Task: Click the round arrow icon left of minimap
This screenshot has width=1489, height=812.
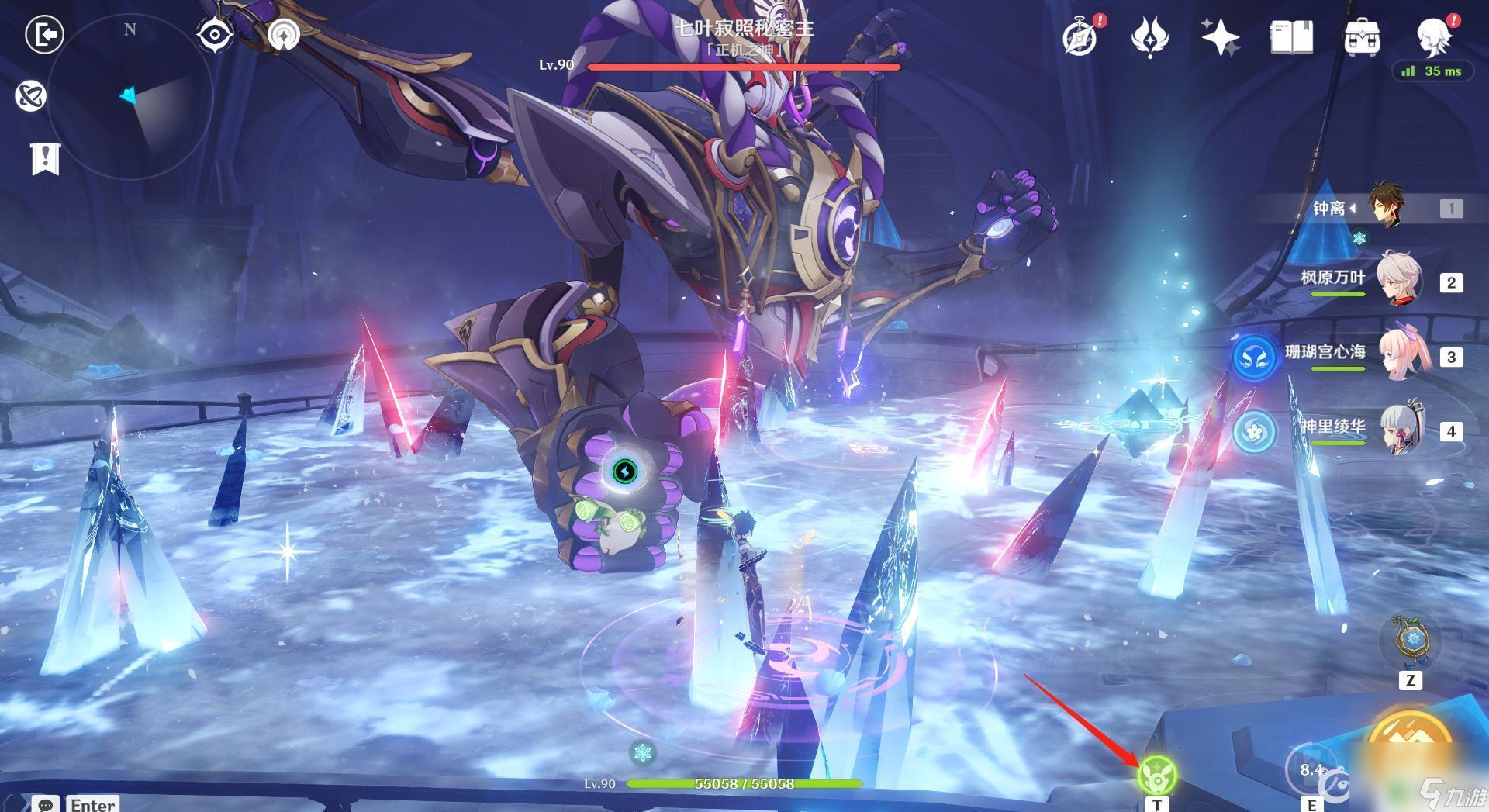Action: pyautogui.click(x=30, y=96)
